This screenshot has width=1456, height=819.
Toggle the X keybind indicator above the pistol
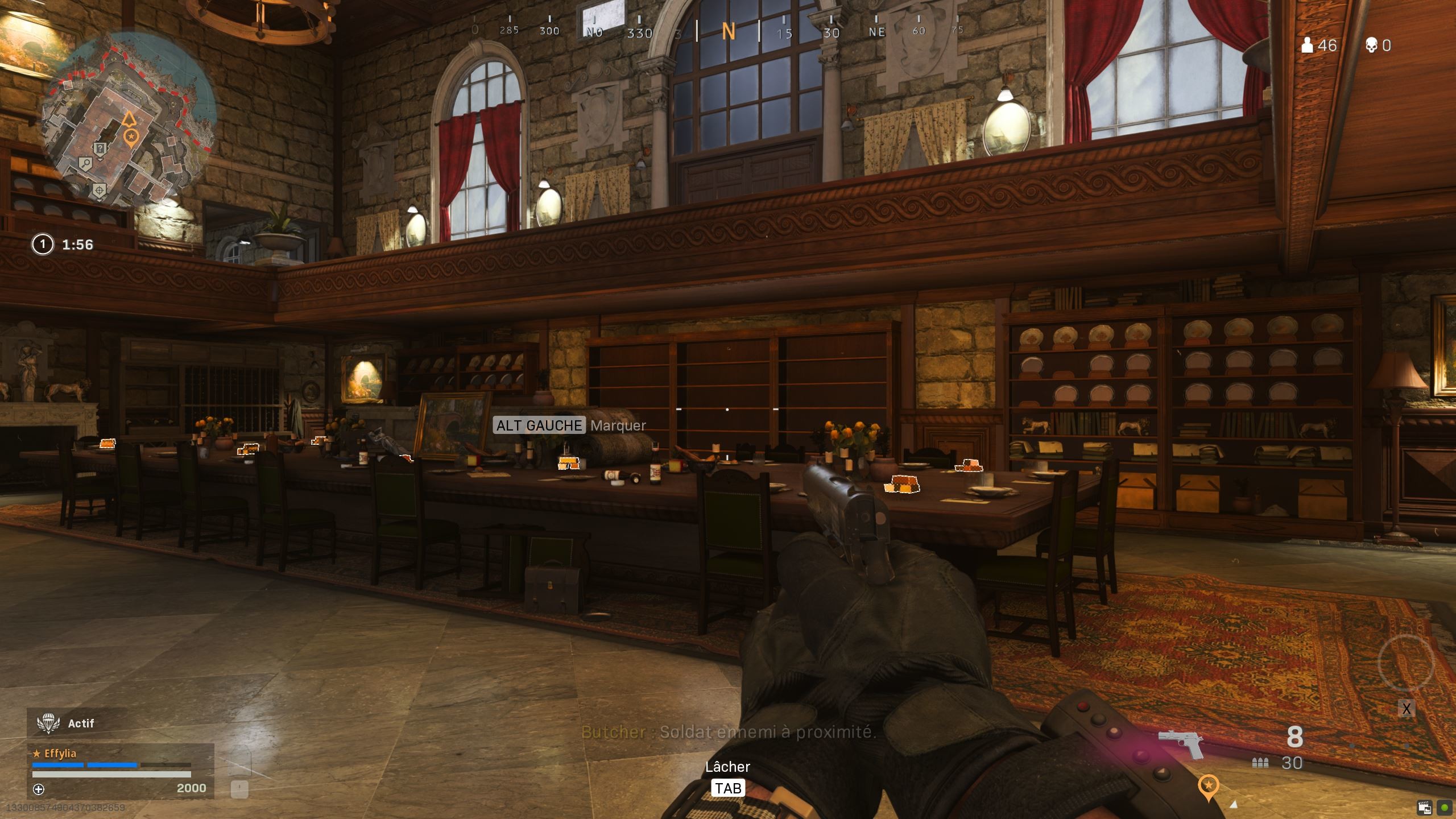click(x=1407, y=709)
